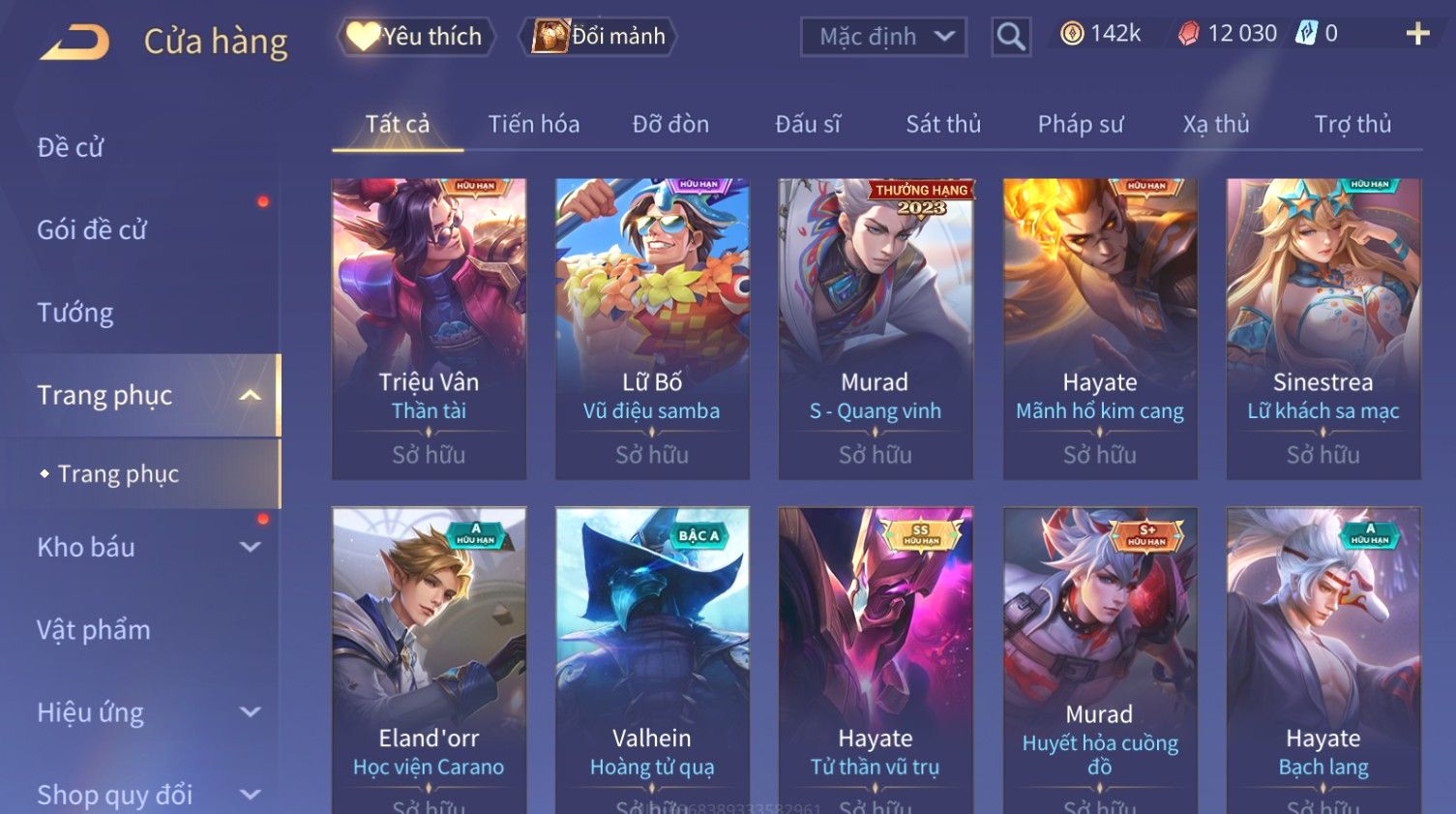The image size is (1456, 814).
Task: Switch to the Tiến hóa tab
Action: [x=533, y=125]
